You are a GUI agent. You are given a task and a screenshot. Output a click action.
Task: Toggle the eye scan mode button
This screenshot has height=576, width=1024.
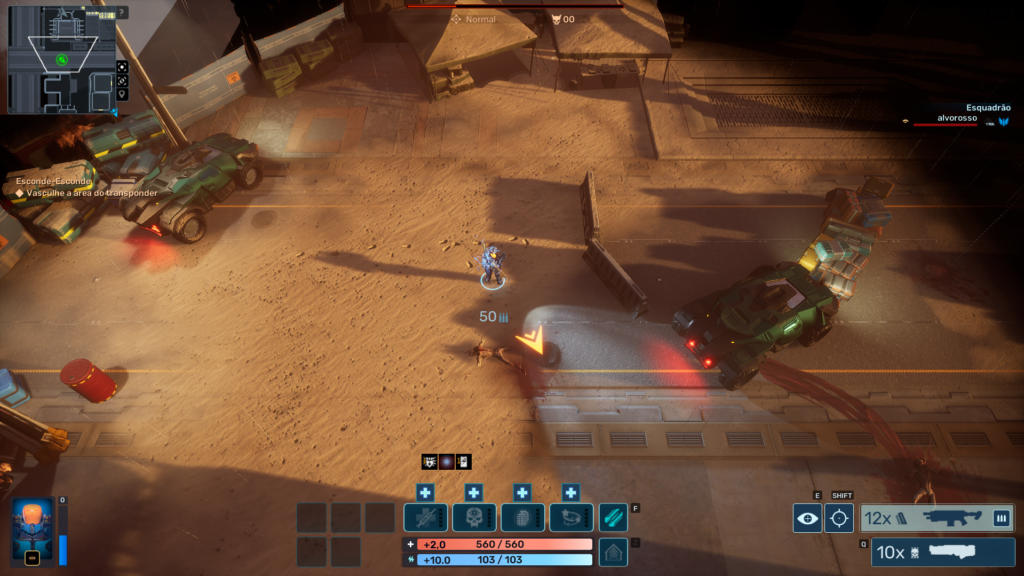pos(807,518)
